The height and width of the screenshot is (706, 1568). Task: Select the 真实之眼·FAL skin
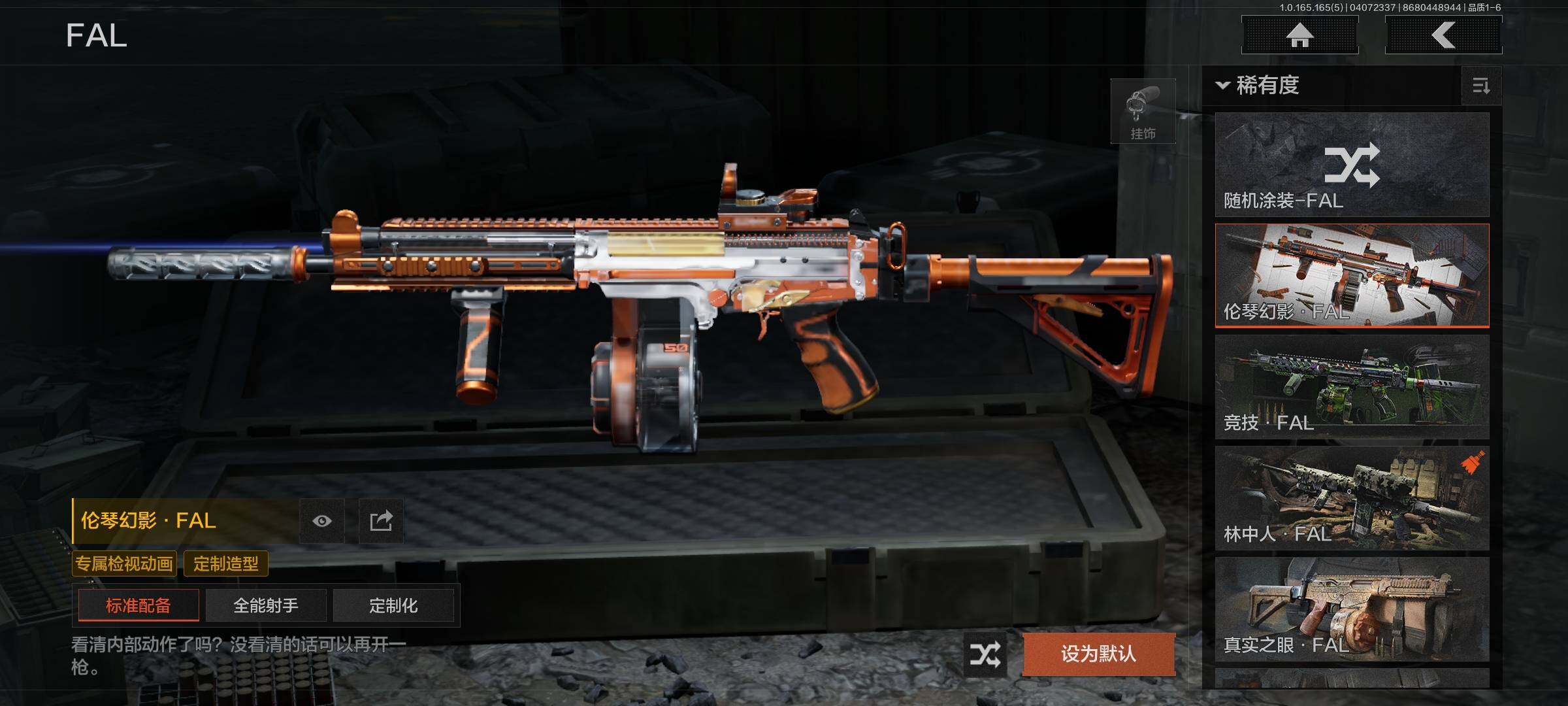point(1352,609)
